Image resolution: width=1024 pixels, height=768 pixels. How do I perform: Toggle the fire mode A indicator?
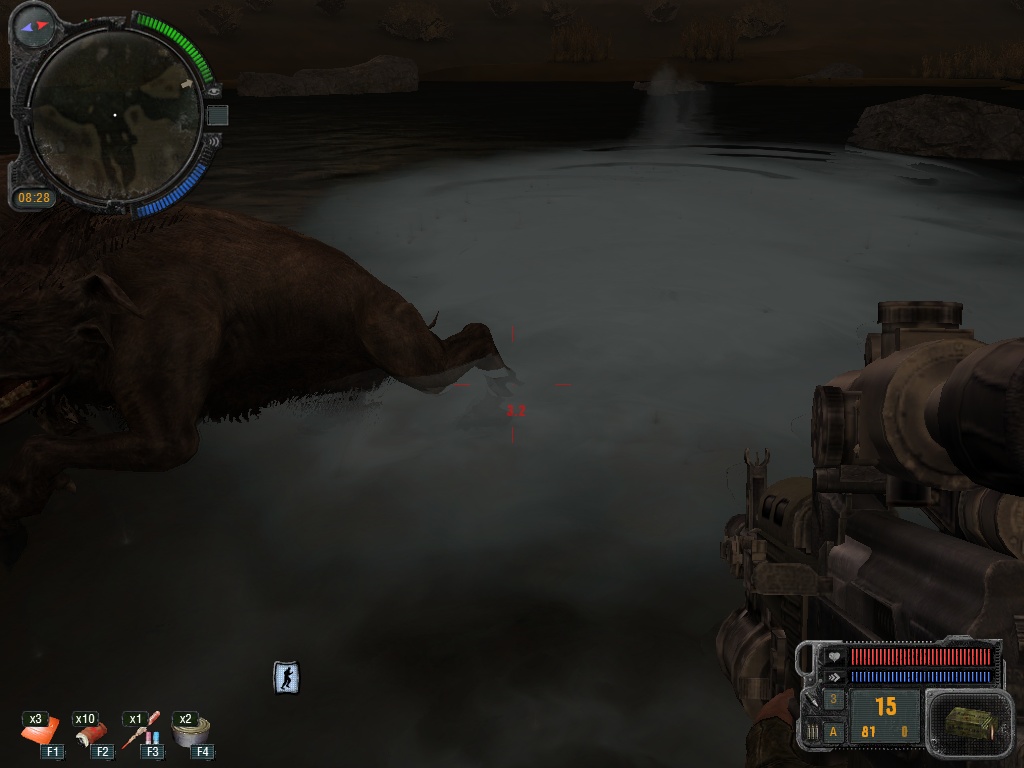tap(834, 732)
